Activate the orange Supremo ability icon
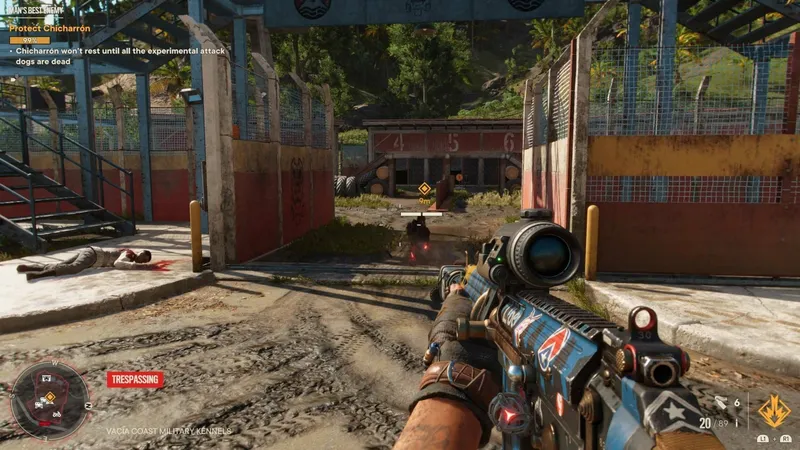This screenshot has height=450, width=800. 772,409
